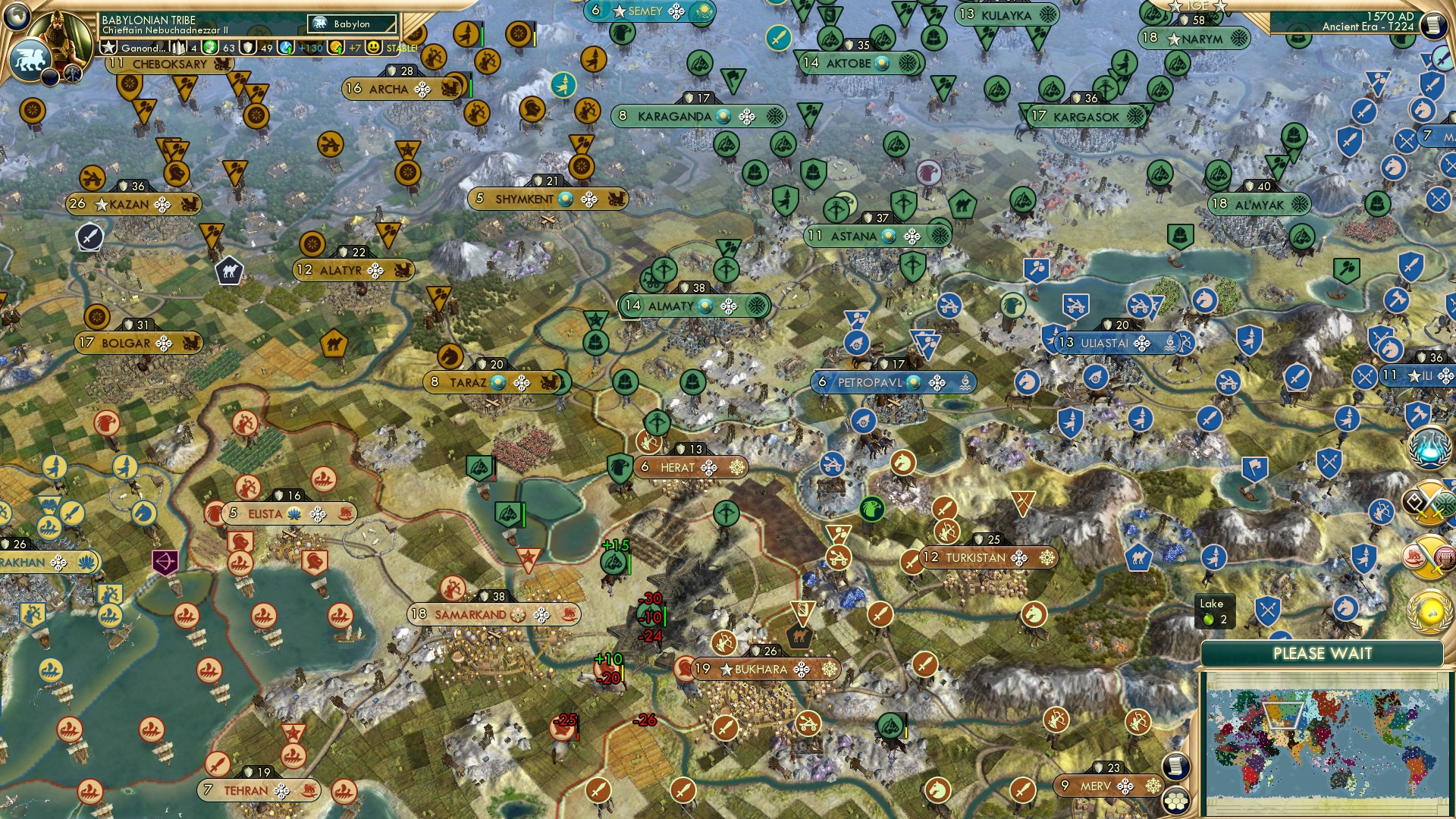1456x819 pixels.
Task: Toggle the snowflake marker on the Samarkand banner
Action: coord(518,615)
